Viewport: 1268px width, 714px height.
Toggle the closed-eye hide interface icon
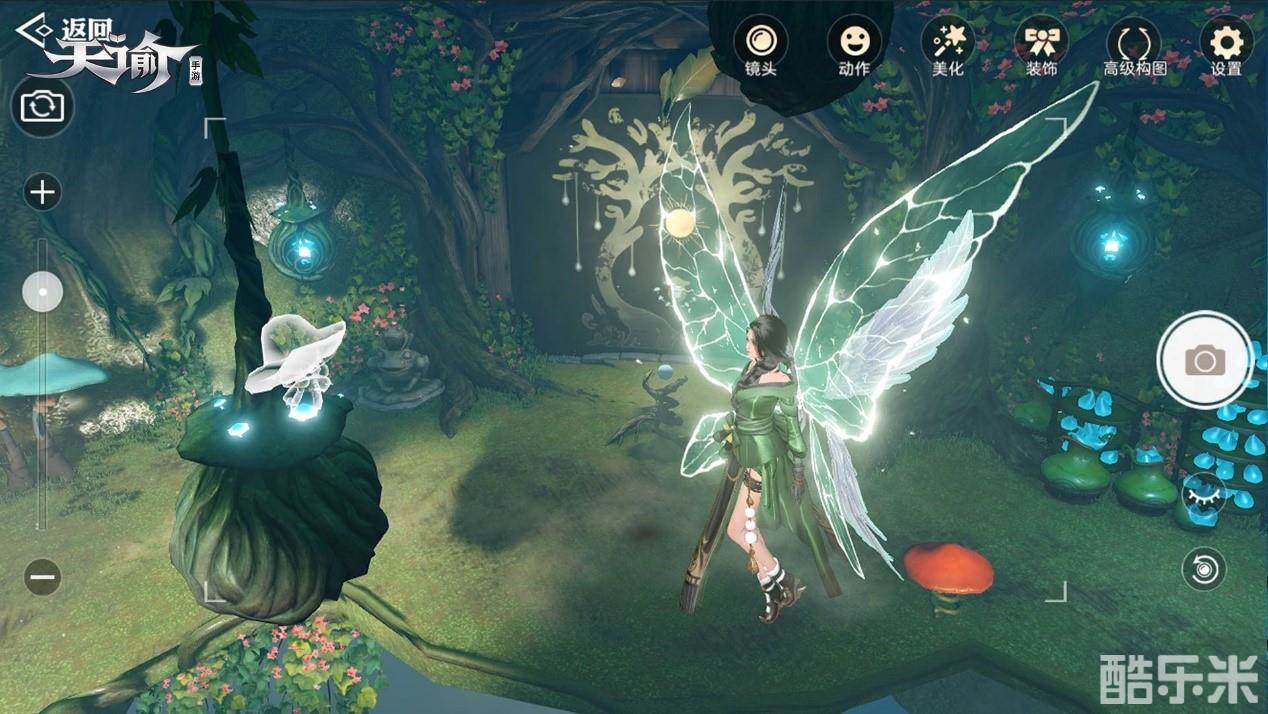[x=1203, y=493]
